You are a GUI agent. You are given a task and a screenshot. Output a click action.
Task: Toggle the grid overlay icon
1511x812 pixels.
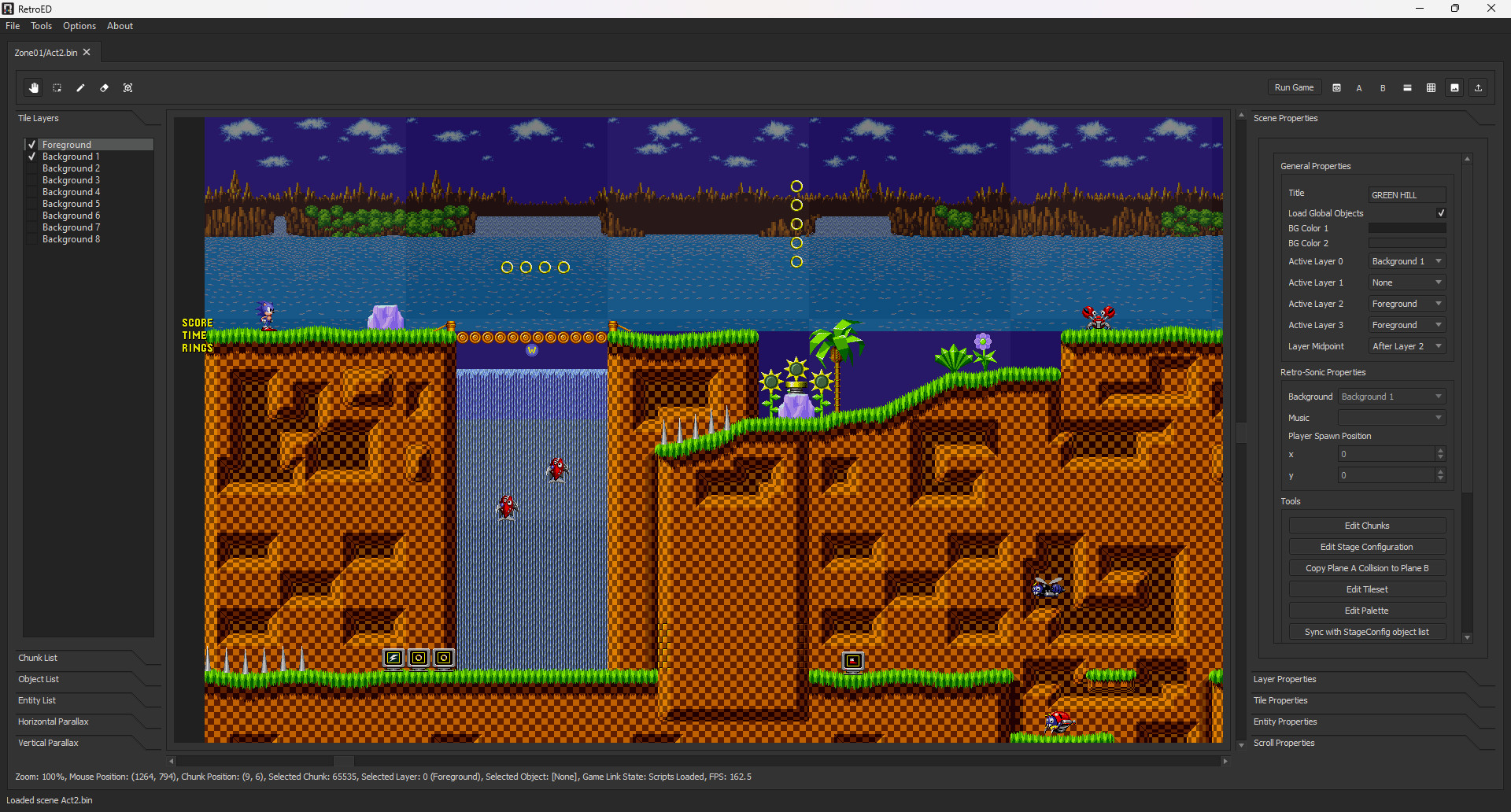pyautogui.click(x=1431, y=87)
